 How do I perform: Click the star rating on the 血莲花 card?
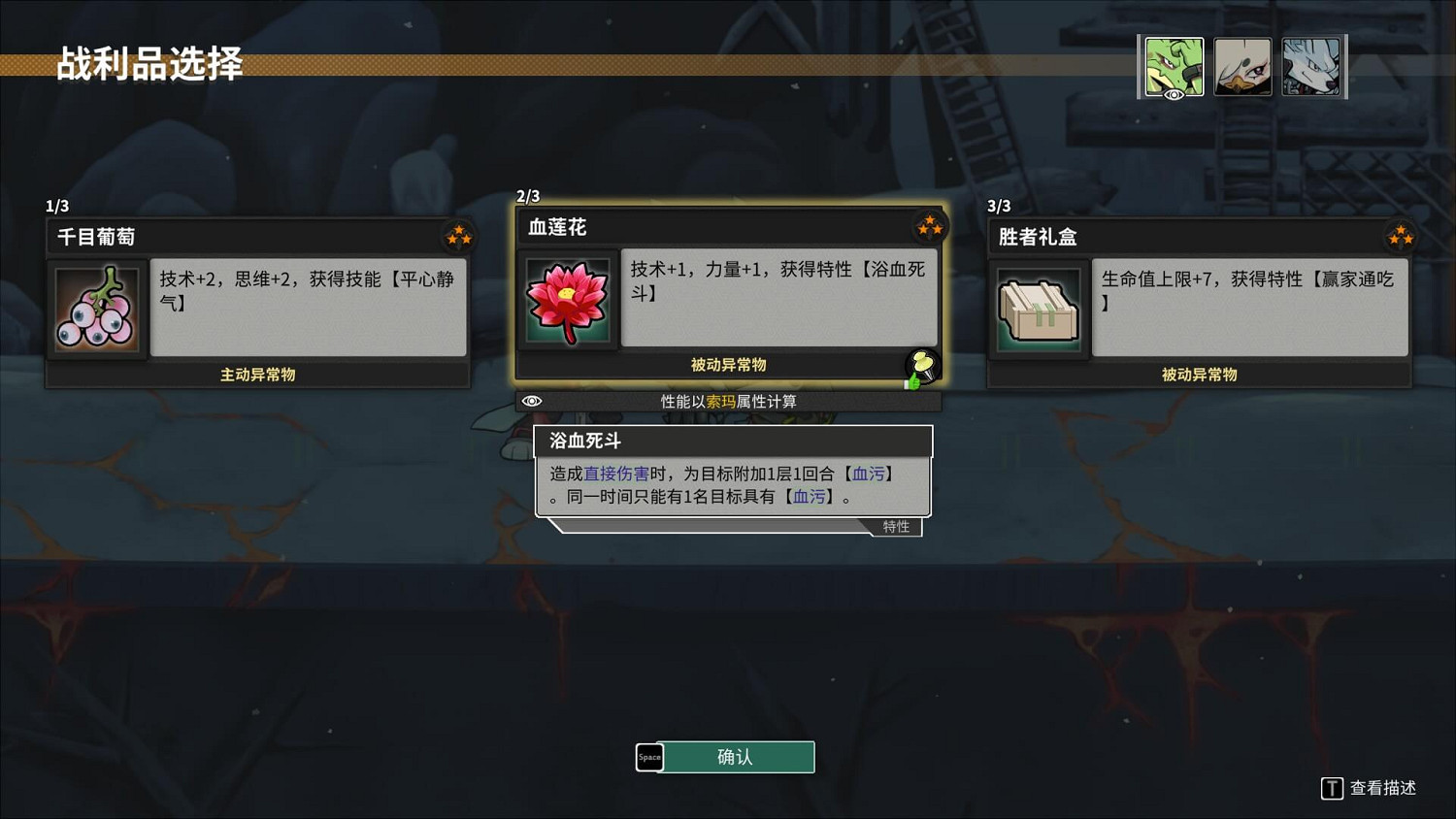tap(929, 226)
